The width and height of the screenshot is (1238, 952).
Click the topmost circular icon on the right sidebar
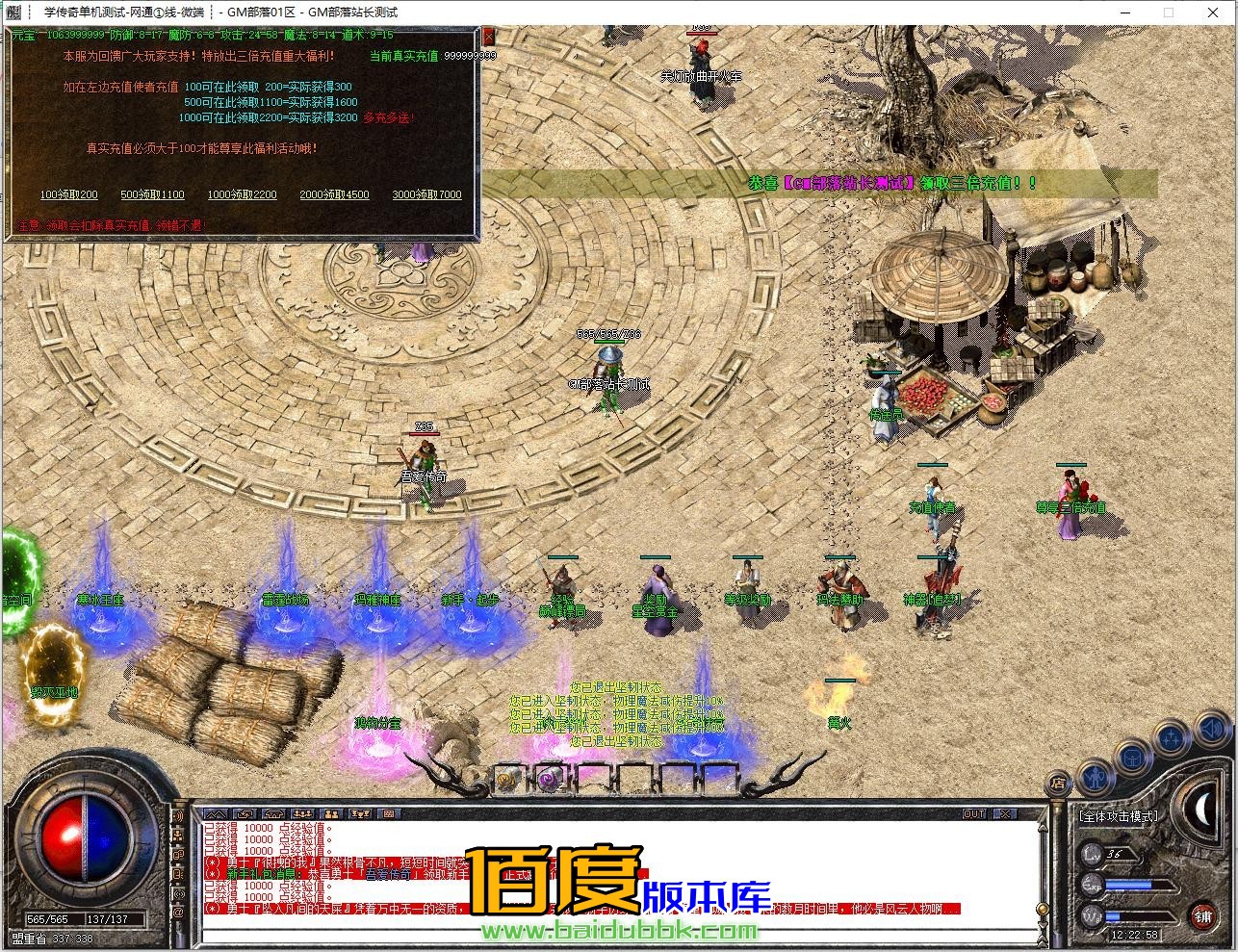pos(1209,728)
